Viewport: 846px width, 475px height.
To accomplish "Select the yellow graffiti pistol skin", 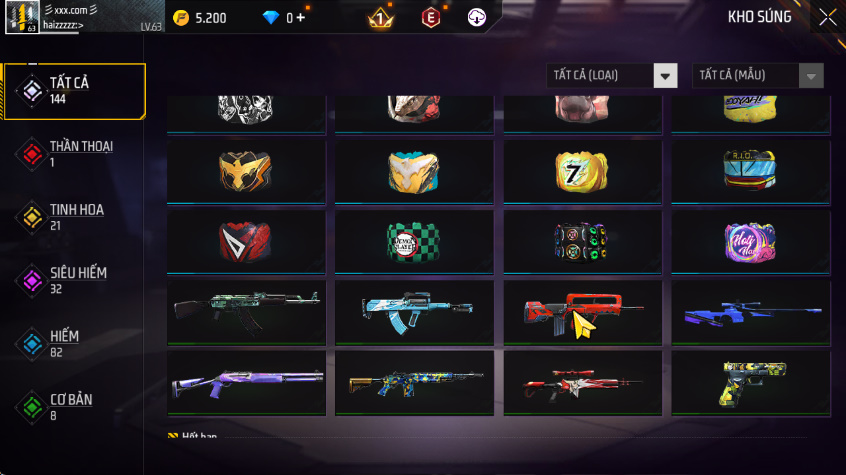I will click(750, 382).
